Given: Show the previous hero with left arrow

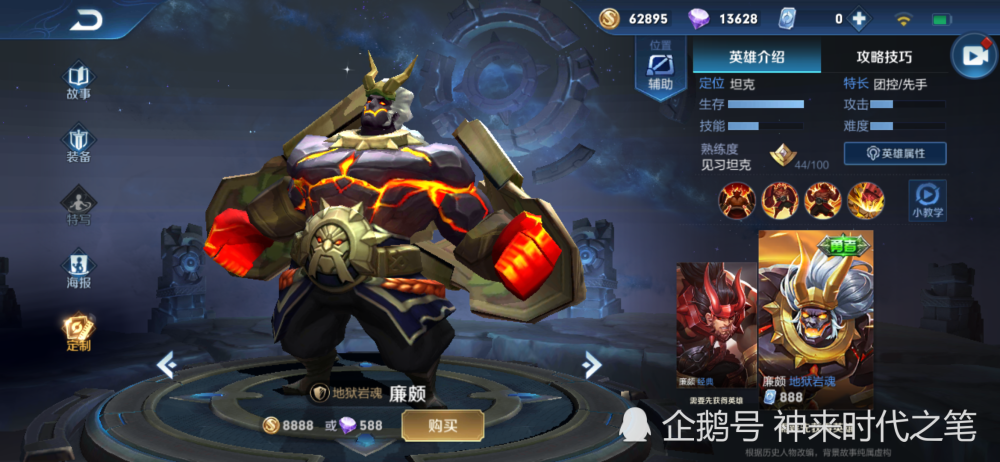Looking at the screenshot, I should pyautogui.click(x=166, y=365).
